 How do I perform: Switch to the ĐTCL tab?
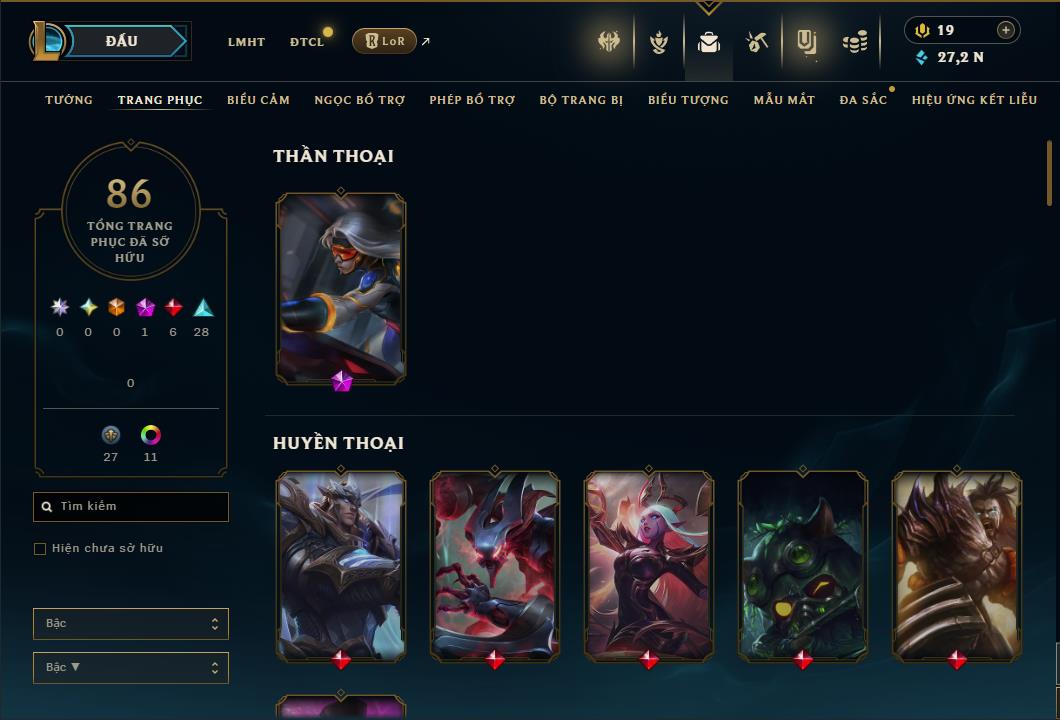click(x=307, y=42)
